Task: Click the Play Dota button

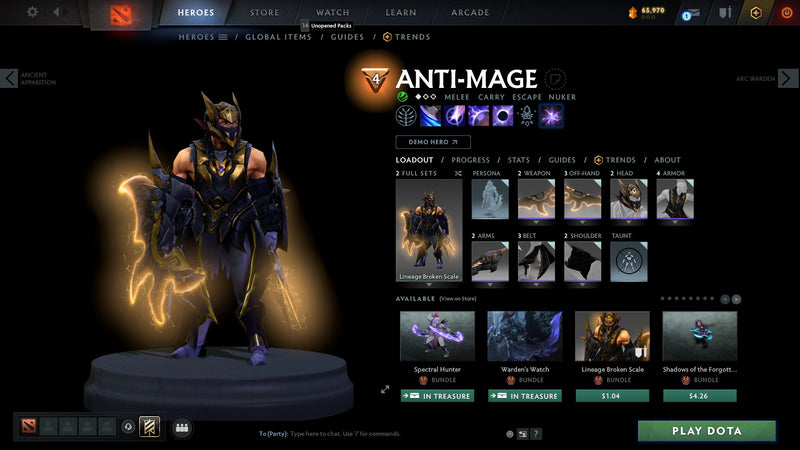Action: pos(707,431)
